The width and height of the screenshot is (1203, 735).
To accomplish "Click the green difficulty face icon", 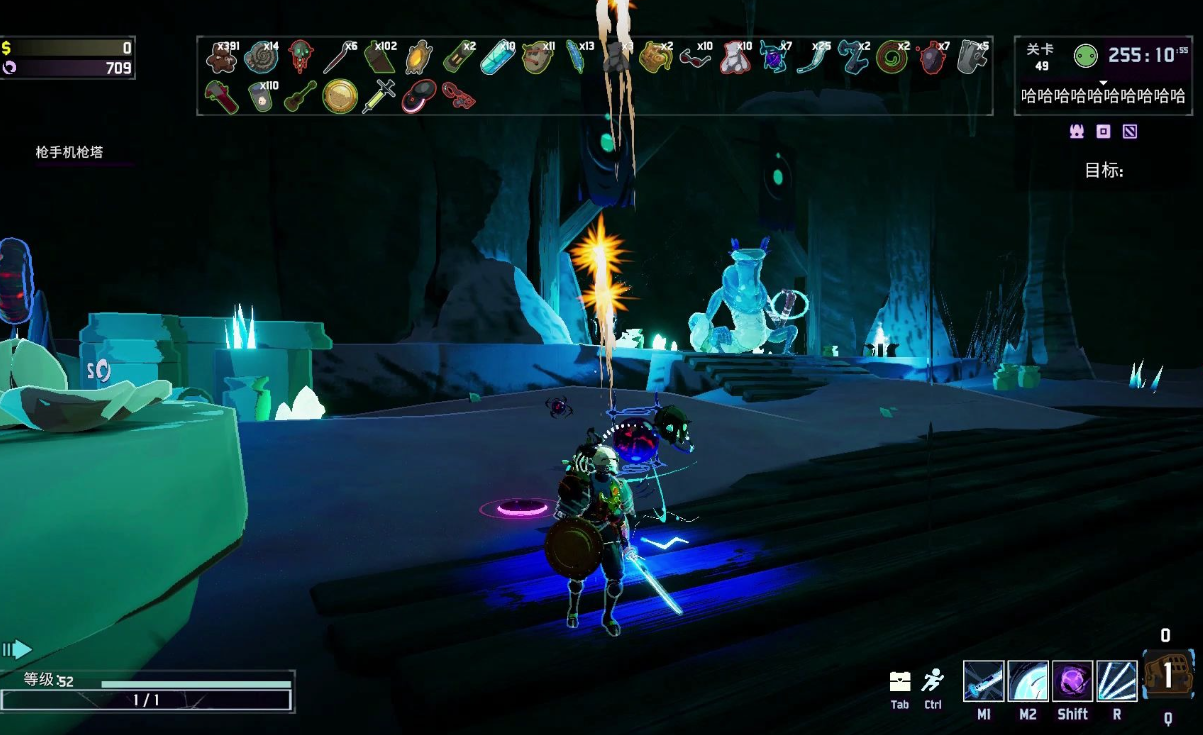I will click(1086, 56).
